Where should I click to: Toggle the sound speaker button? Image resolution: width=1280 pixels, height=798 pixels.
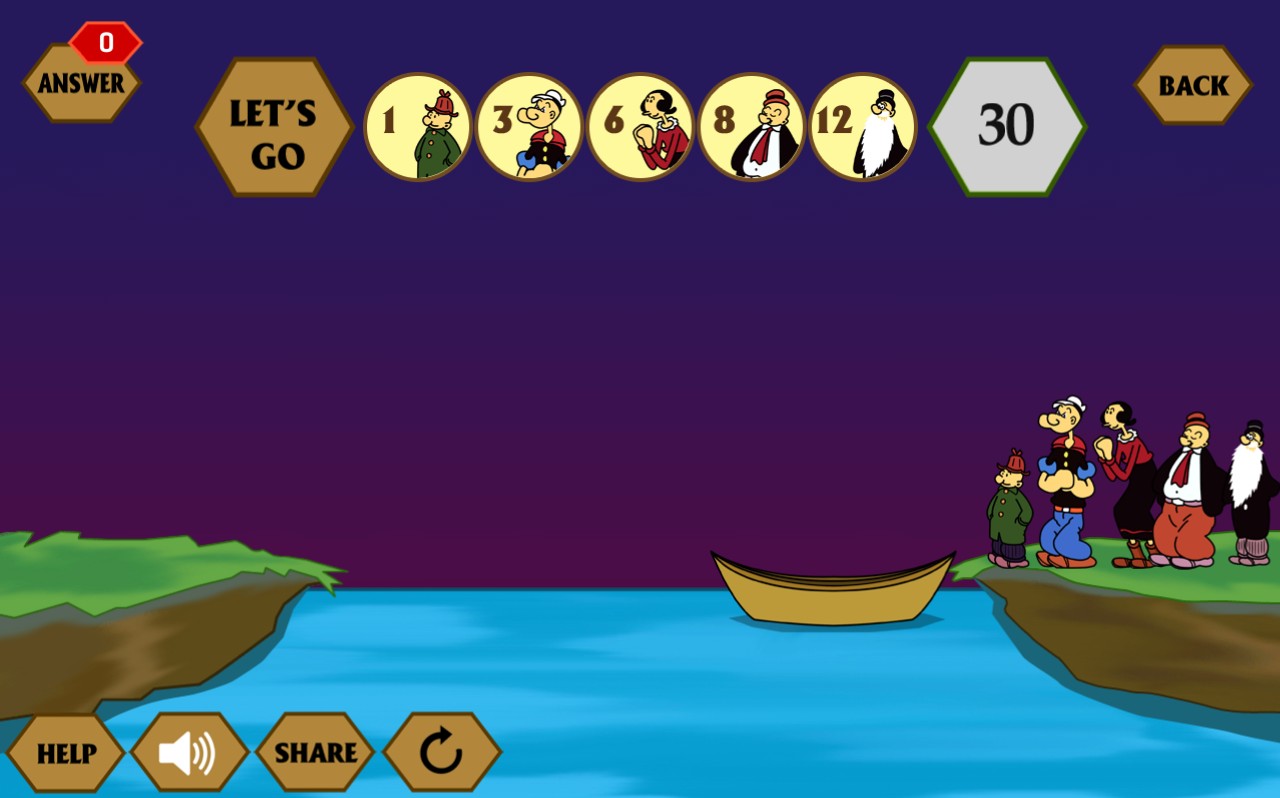point(189,753)
